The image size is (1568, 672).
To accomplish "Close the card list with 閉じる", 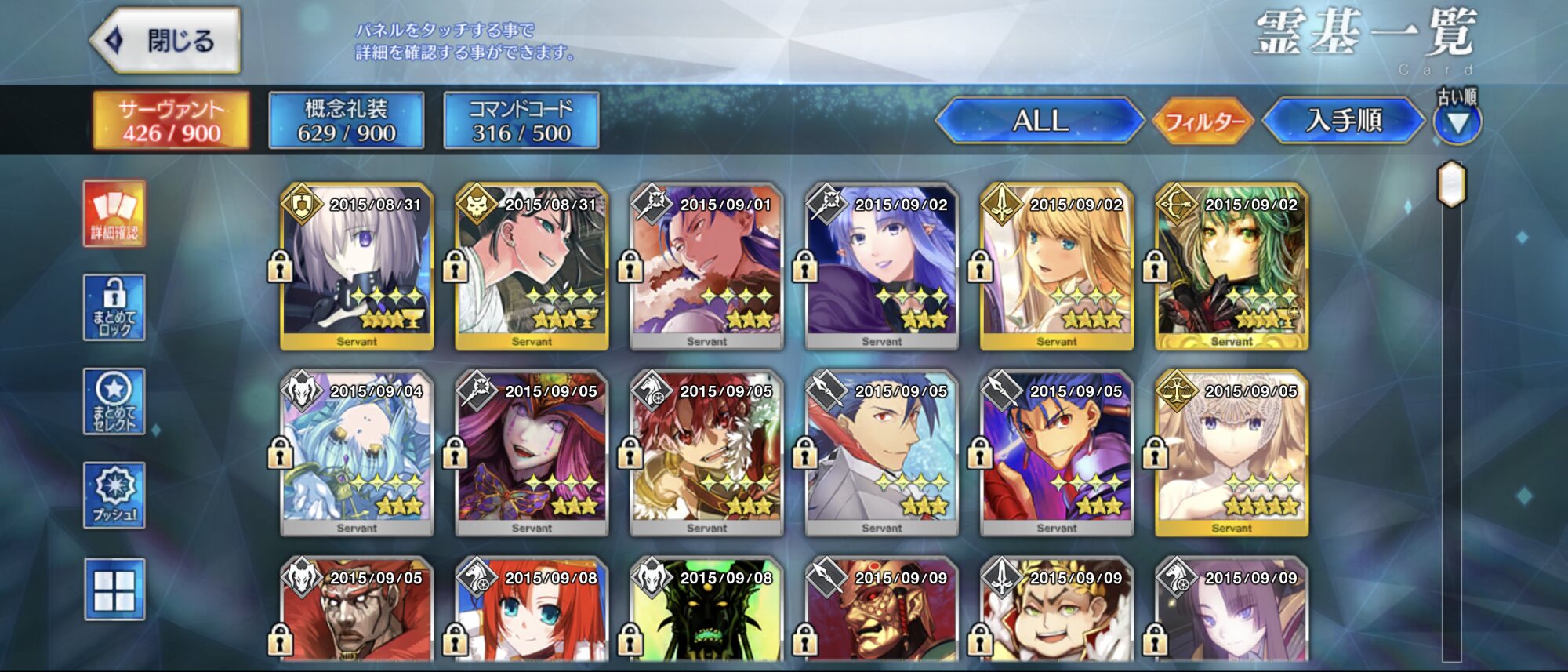I will (x=166, y=41).
